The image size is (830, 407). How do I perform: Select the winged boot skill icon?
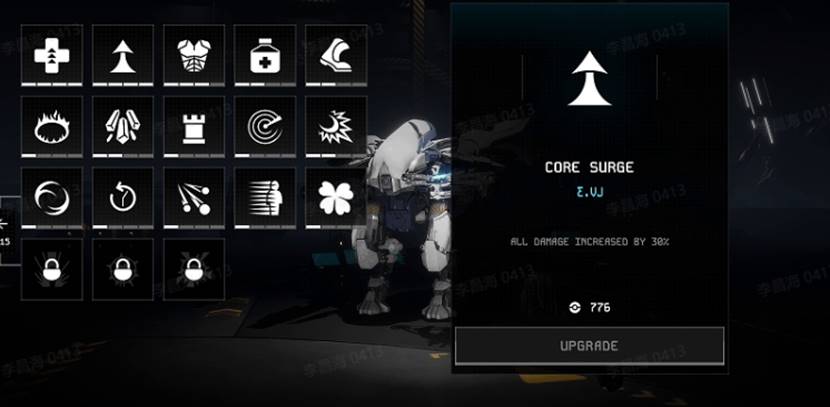pyautogui.click(x=336, y=55)
